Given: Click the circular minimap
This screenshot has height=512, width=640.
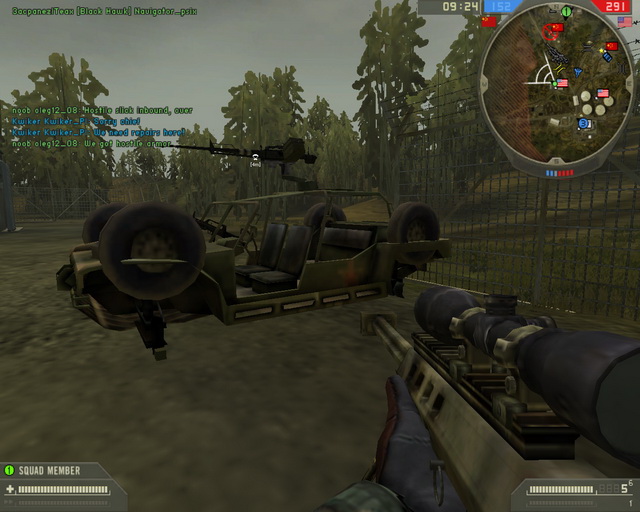Looking at the screenshot, I should [x=558, y=83].
